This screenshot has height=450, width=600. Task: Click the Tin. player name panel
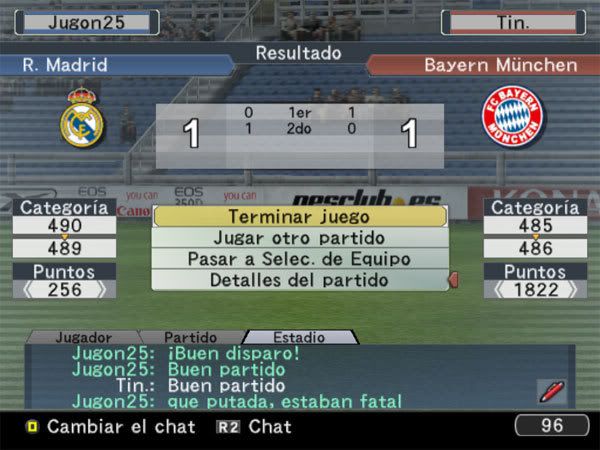[x=513, y=21]
